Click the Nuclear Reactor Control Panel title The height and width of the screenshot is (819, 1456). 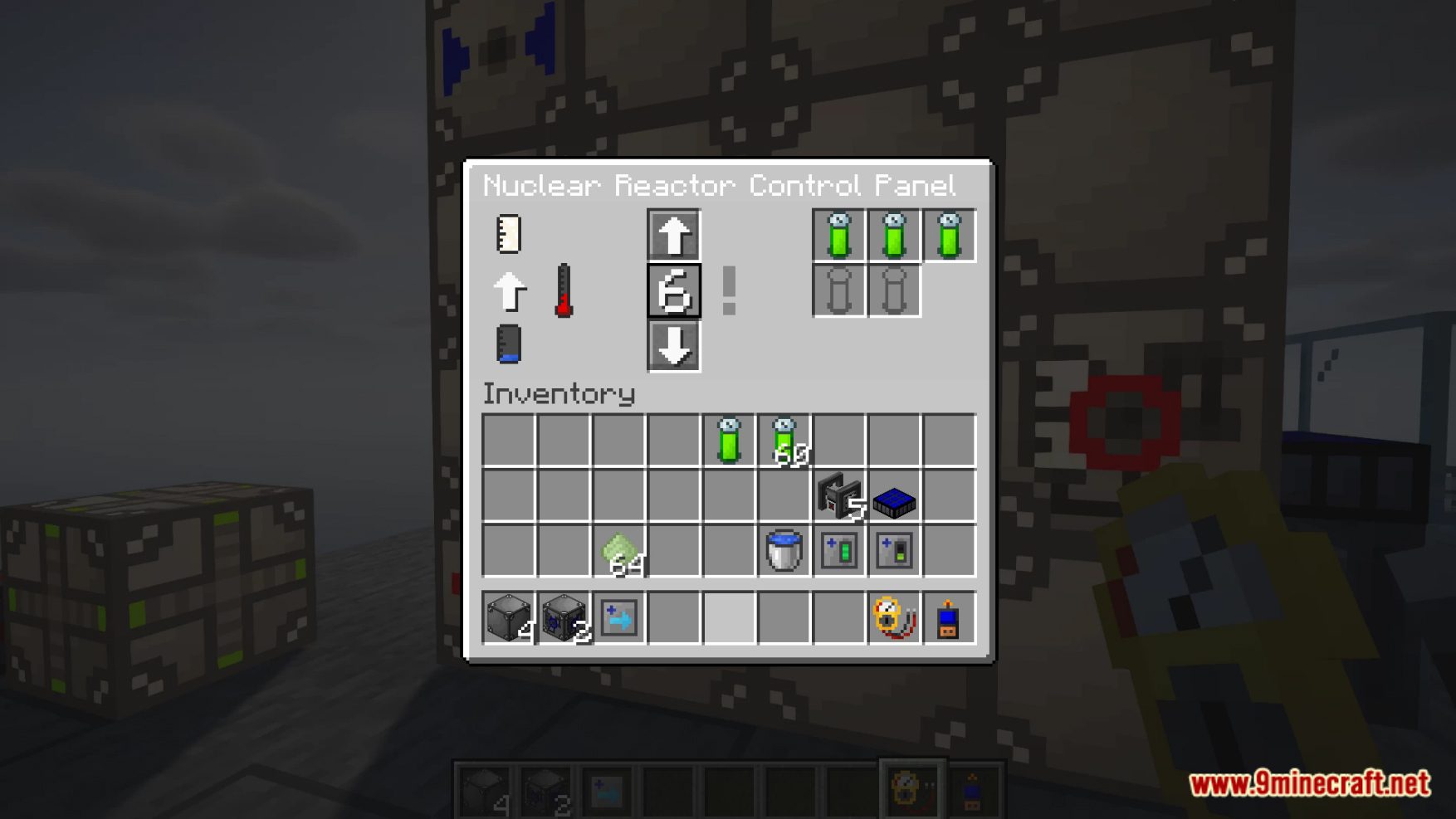pyautogui.click(x=722, y=186)
